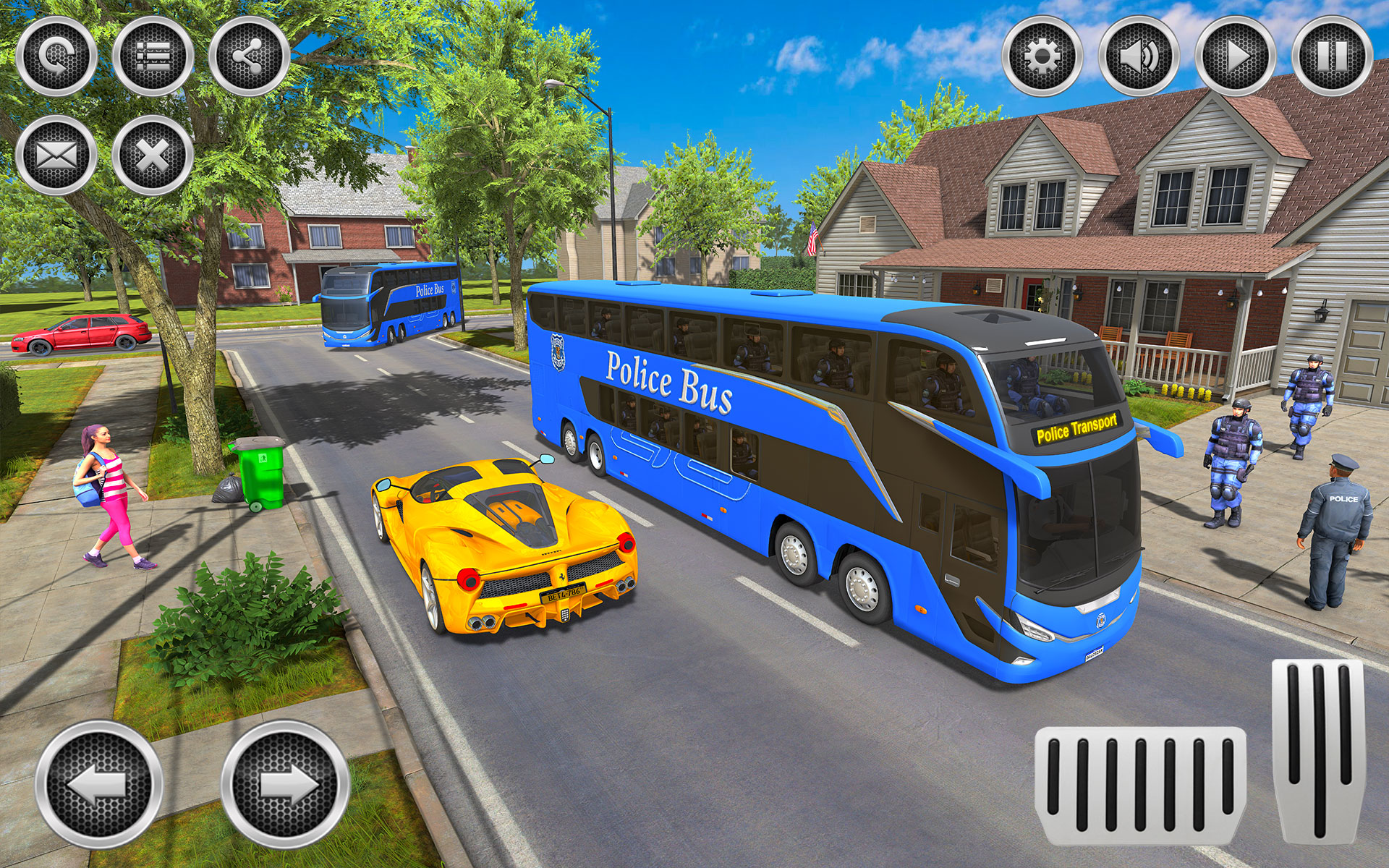Open the list menu button

[153, 56]
